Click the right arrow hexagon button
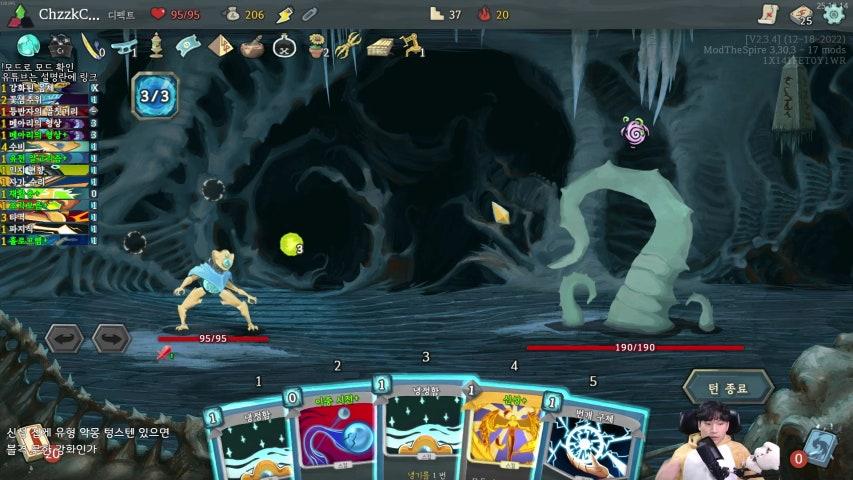The height and width of the screenshot is (480, 853). coord(111,338)
